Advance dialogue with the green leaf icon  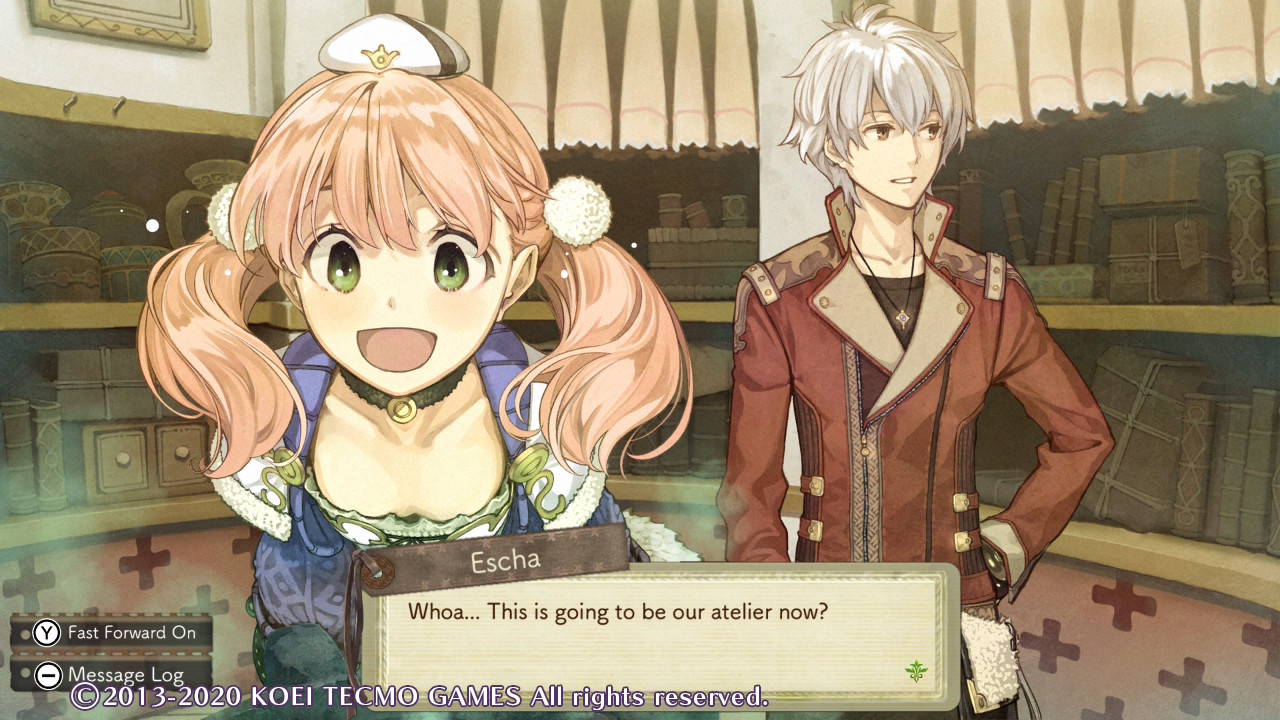click(915, 671)
